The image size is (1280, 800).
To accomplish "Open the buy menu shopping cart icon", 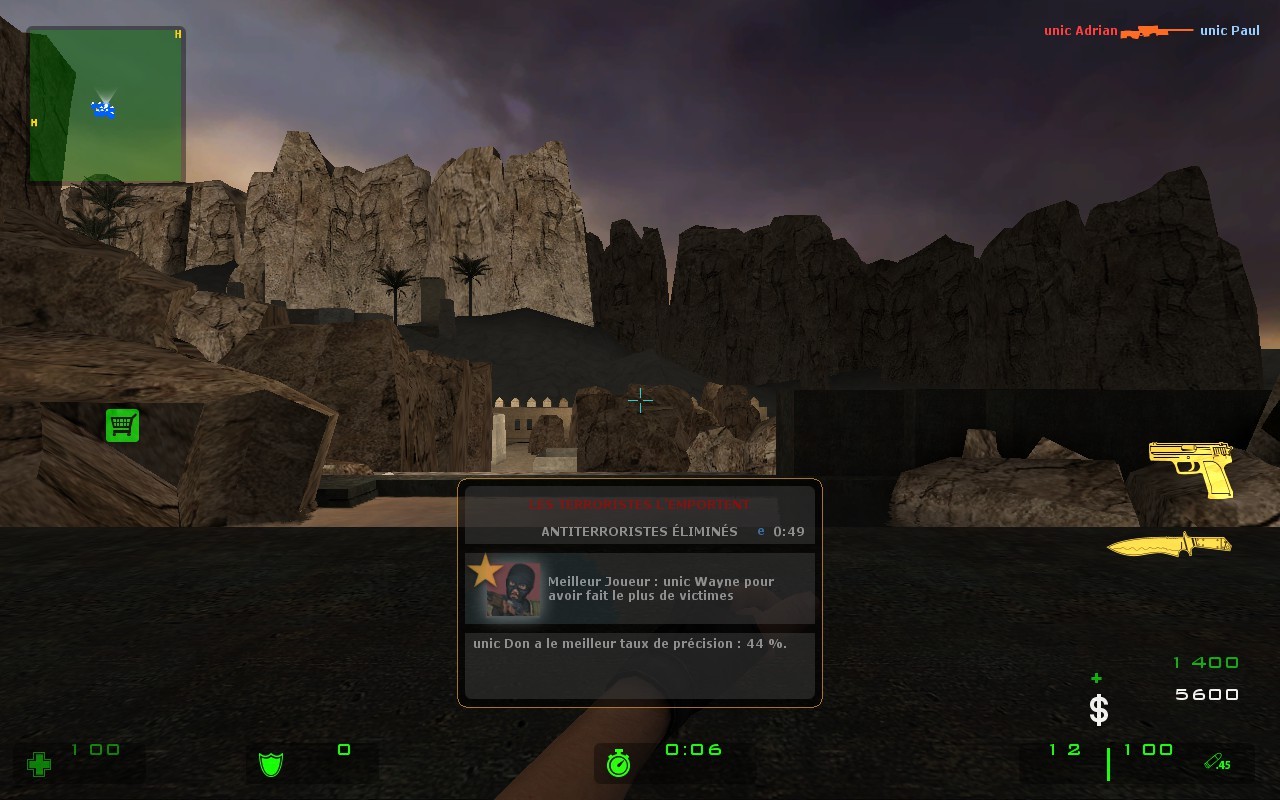I will [122, 424].
